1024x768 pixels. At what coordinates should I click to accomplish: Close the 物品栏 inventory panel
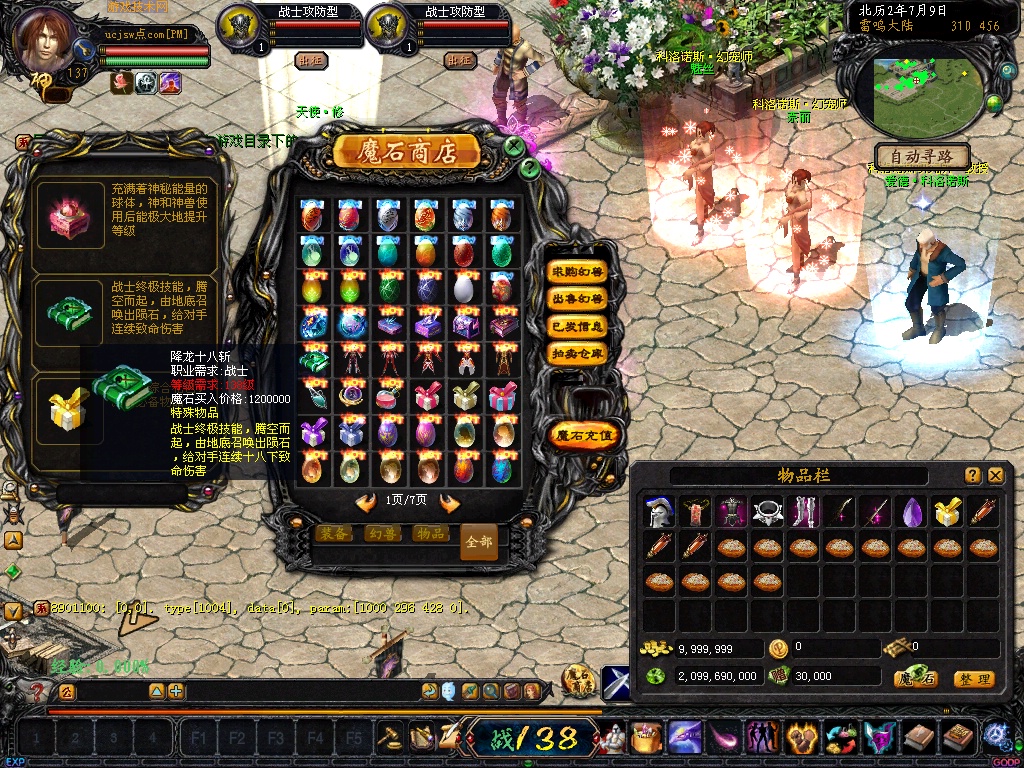996,476
